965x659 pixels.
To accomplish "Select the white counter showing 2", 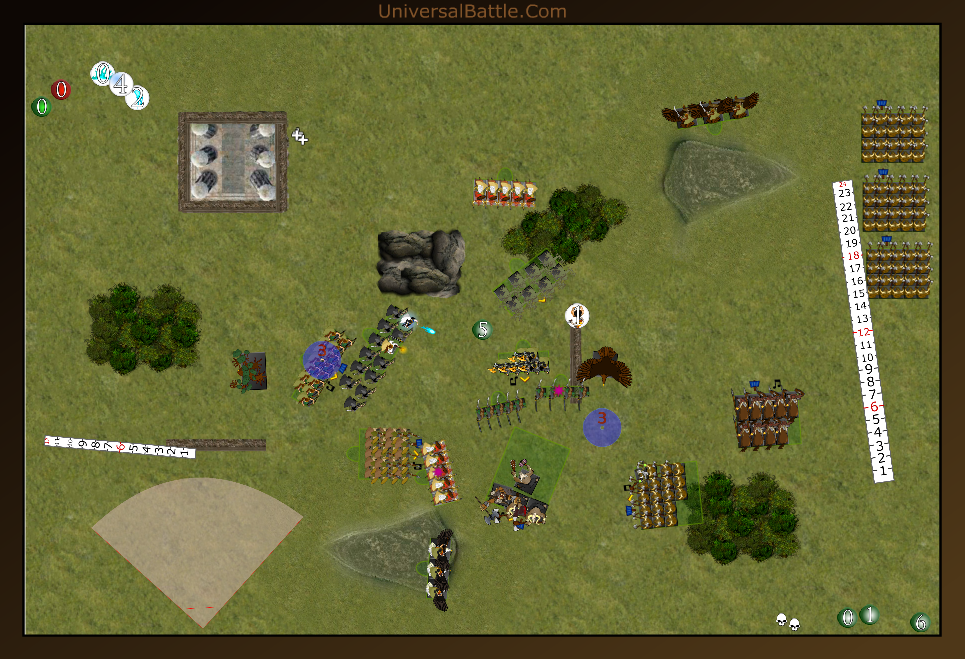I will pyautogui.click(x=138, y=97).
